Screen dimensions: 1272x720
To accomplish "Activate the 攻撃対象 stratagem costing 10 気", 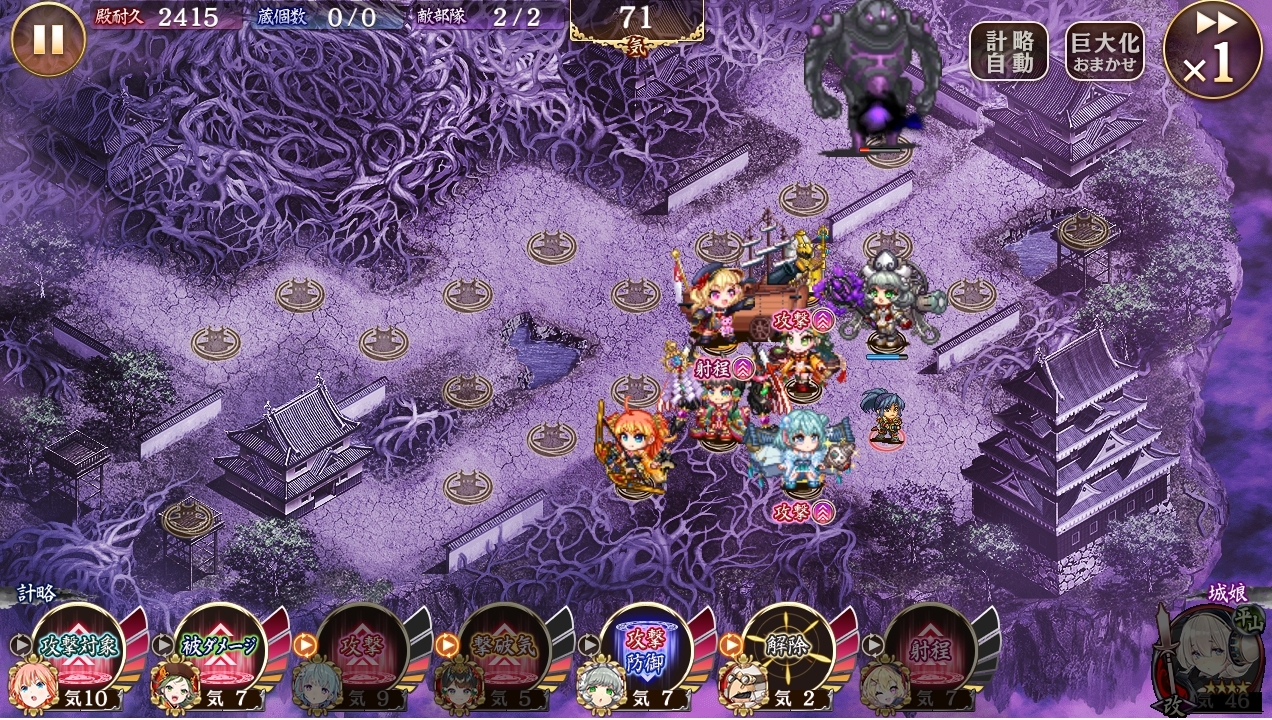I will tap(78, 646).
